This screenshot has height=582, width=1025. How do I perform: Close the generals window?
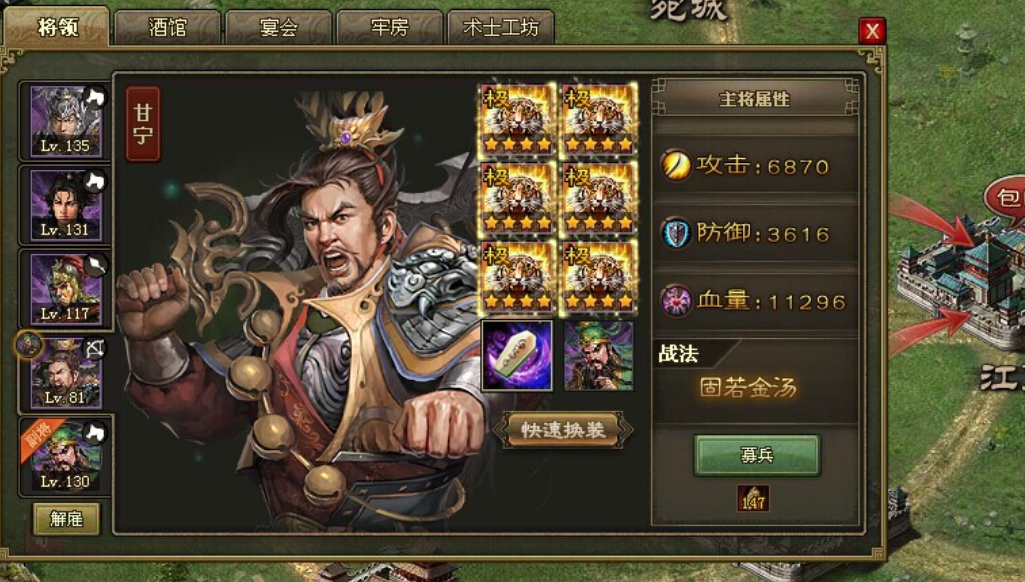tap(872, 31)
